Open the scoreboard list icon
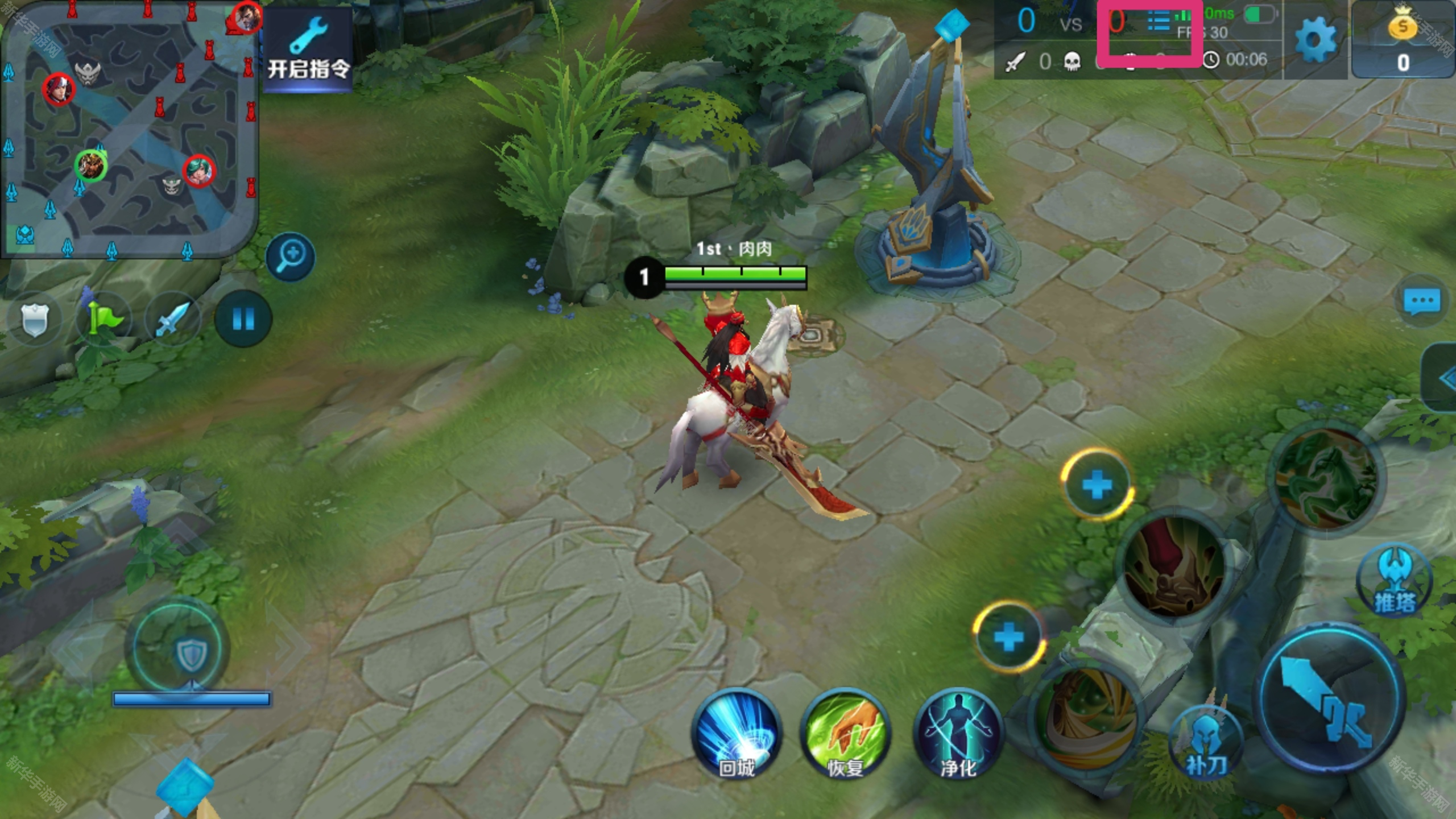 pyautogui.click(x=1158, y=23)
